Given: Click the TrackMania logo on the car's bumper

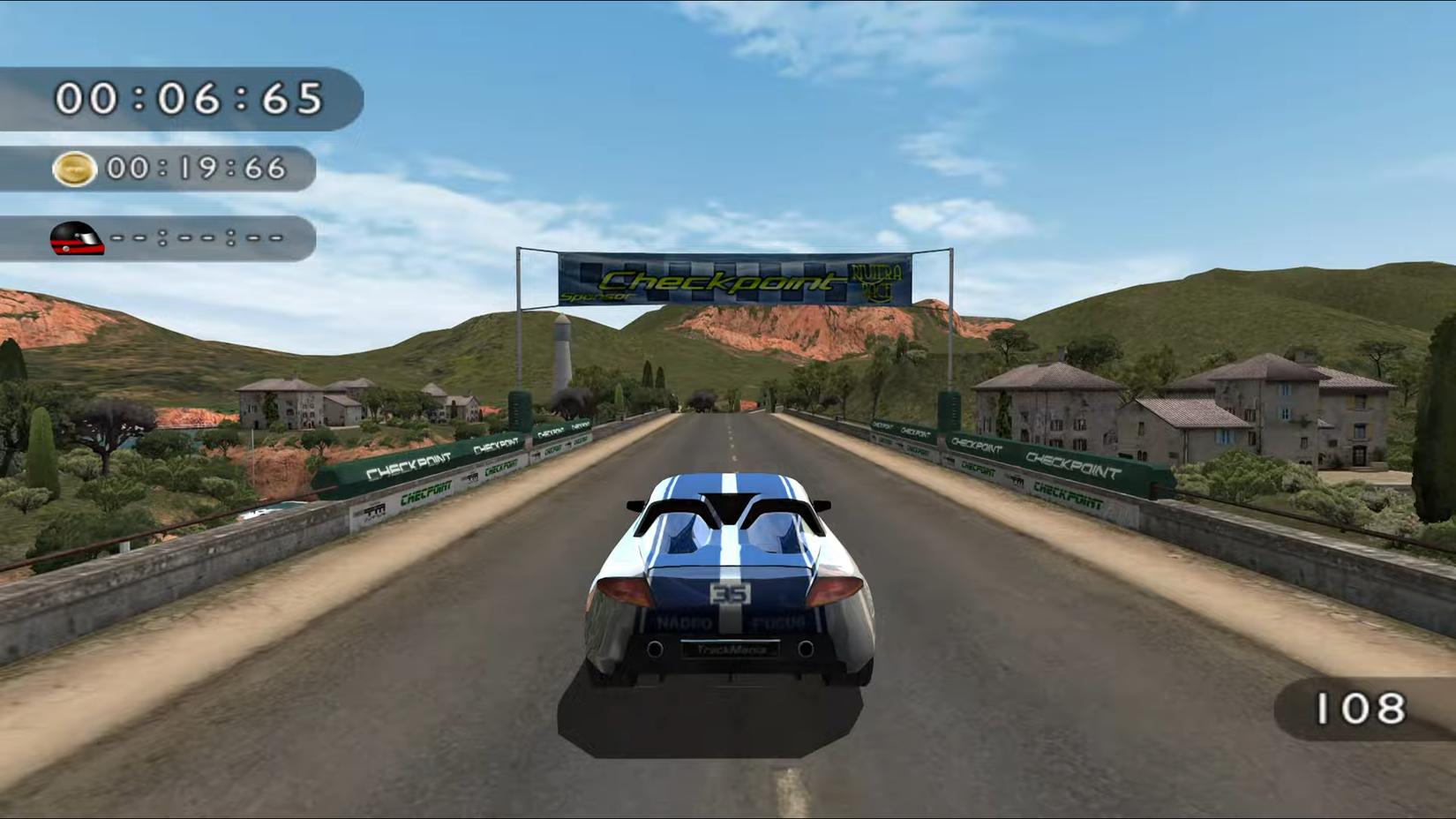Looking at the screenshot, I should (x=731, y=650).
